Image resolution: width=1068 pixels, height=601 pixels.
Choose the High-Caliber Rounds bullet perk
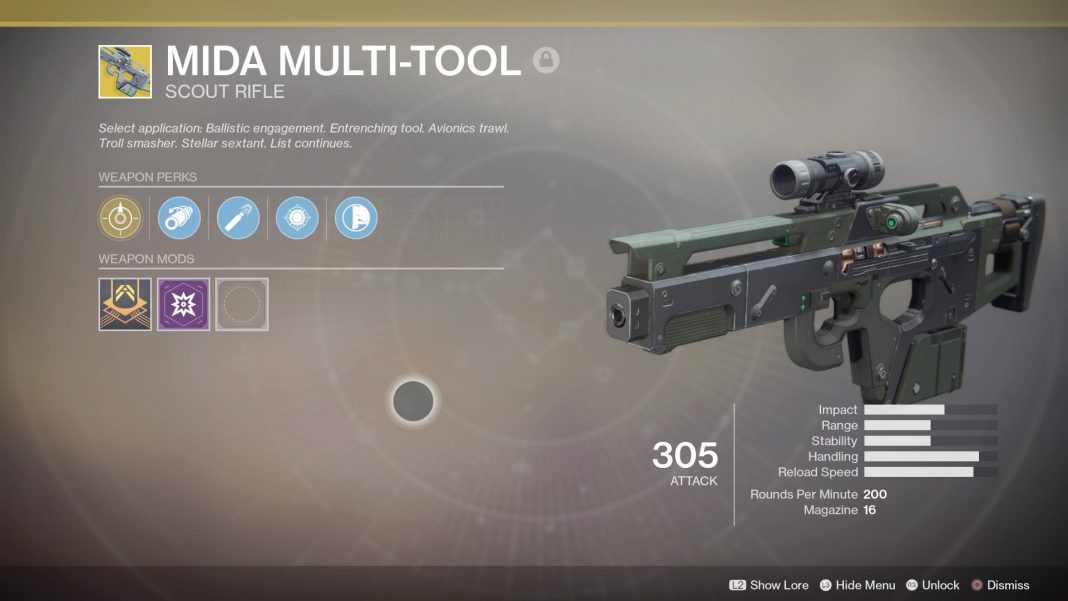(x=238, y=217)
